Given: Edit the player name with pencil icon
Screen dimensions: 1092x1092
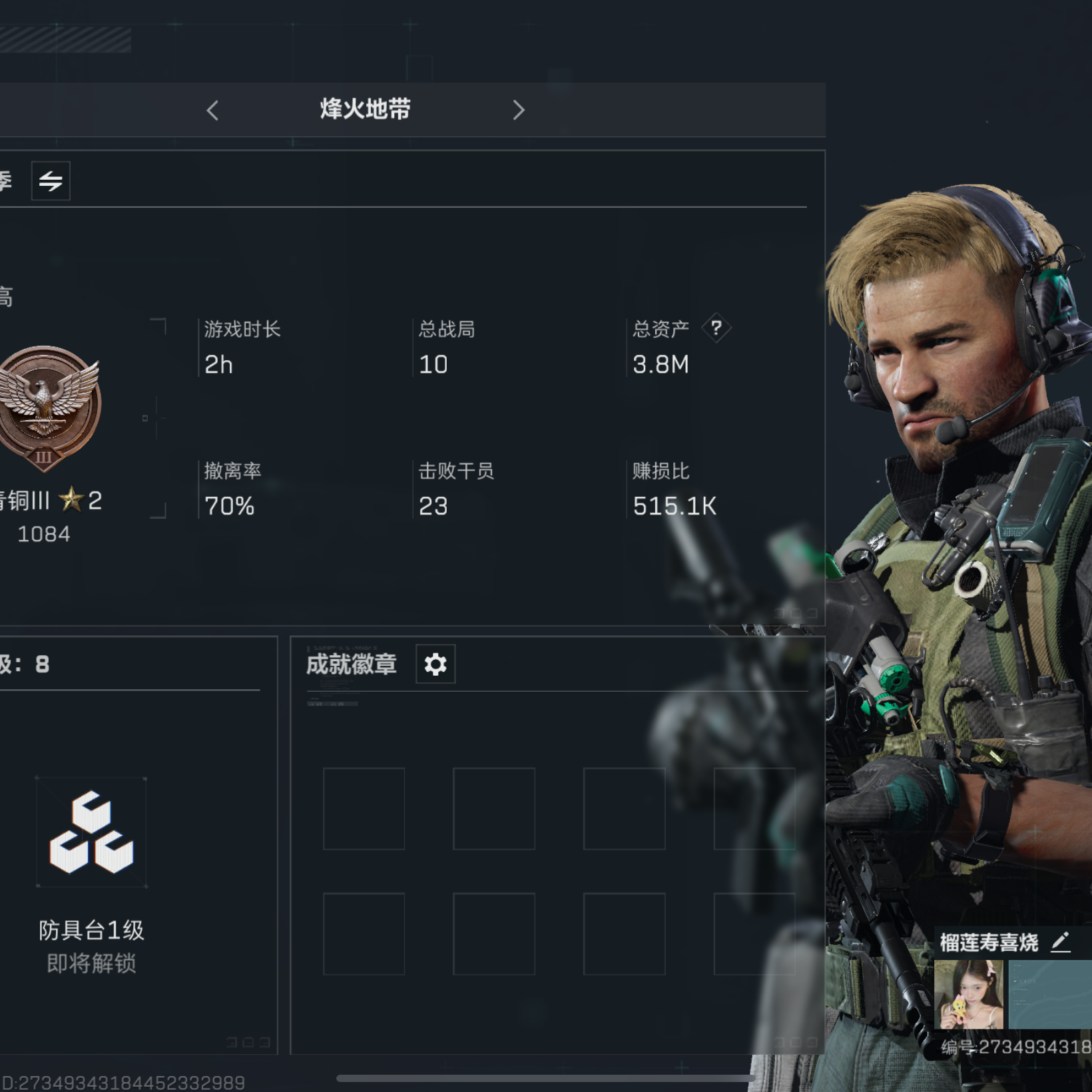Looking at the screenshot, I should (1061, 942).
